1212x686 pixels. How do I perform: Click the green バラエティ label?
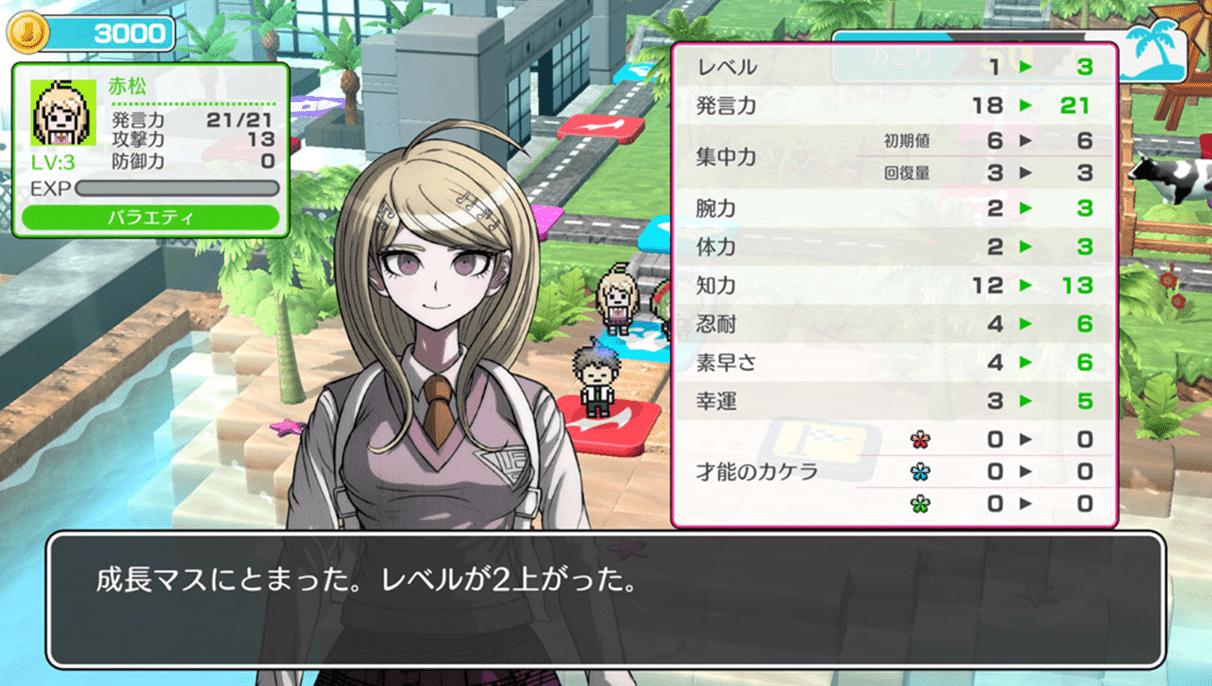tap(150, 217)
